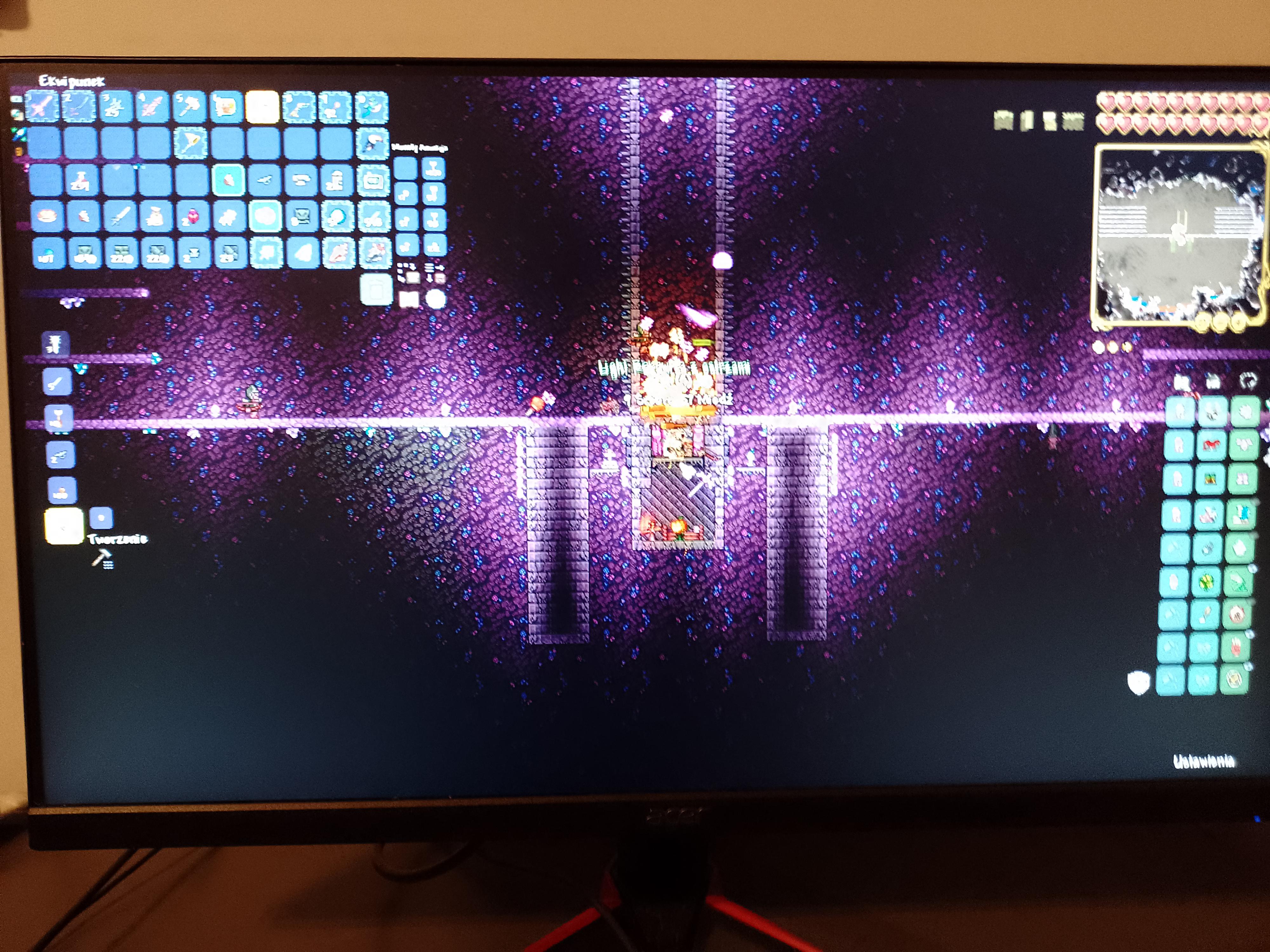1270x952 pixels.
Task: Click the hammer crafting icon beside Tworzenie
Action: point(103,557)
